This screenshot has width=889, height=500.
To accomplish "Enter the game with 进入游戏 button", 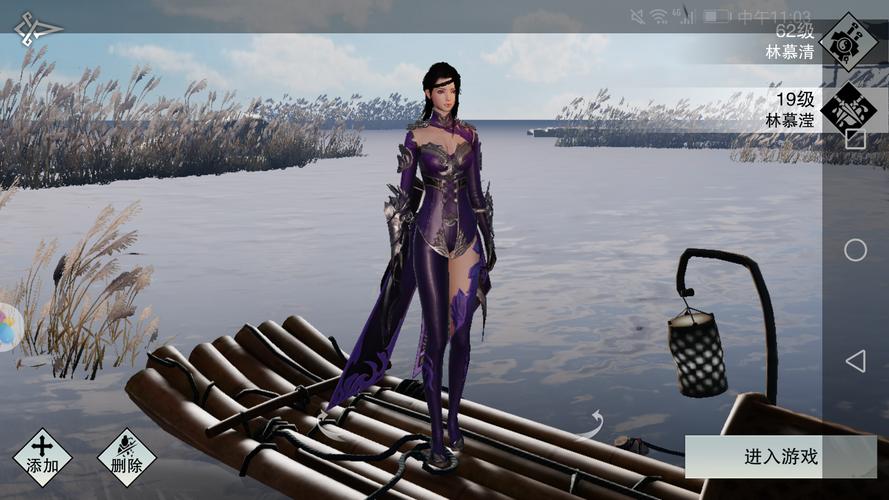I will point(781,457).
